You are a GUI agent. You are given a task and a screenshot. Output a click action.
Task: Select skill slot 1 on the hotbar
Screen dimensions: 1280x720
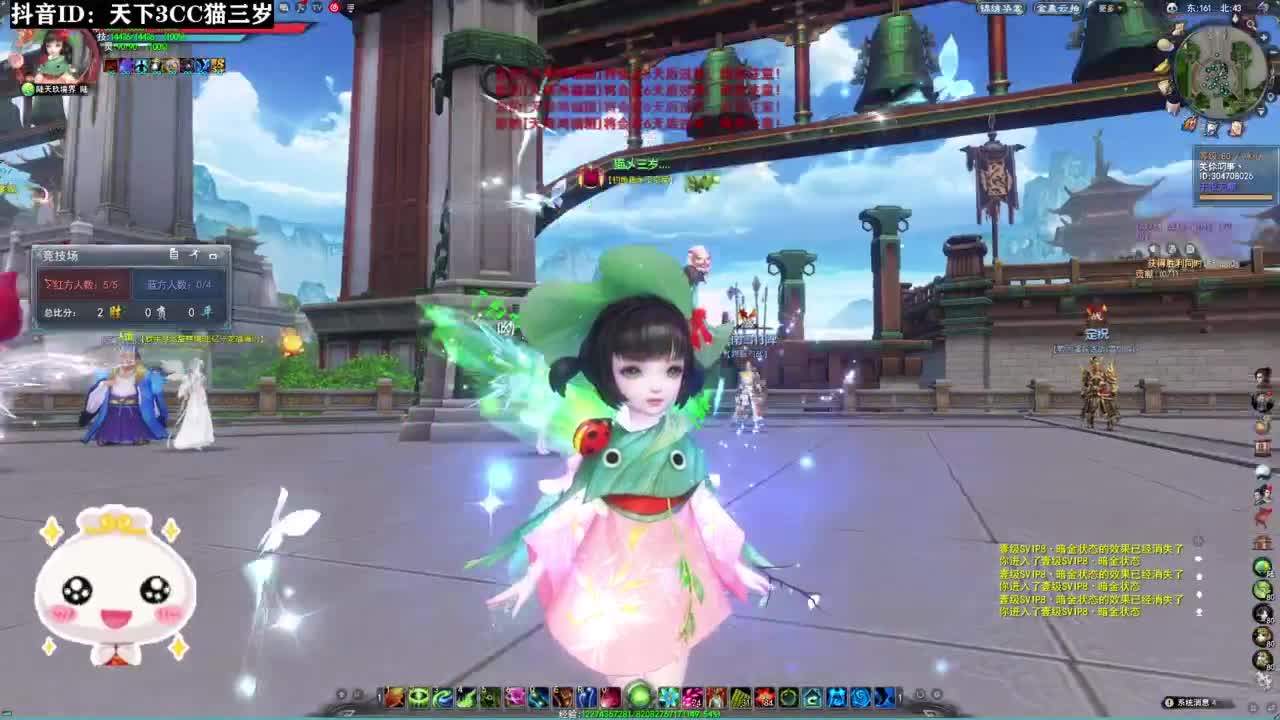pos(395,696)
